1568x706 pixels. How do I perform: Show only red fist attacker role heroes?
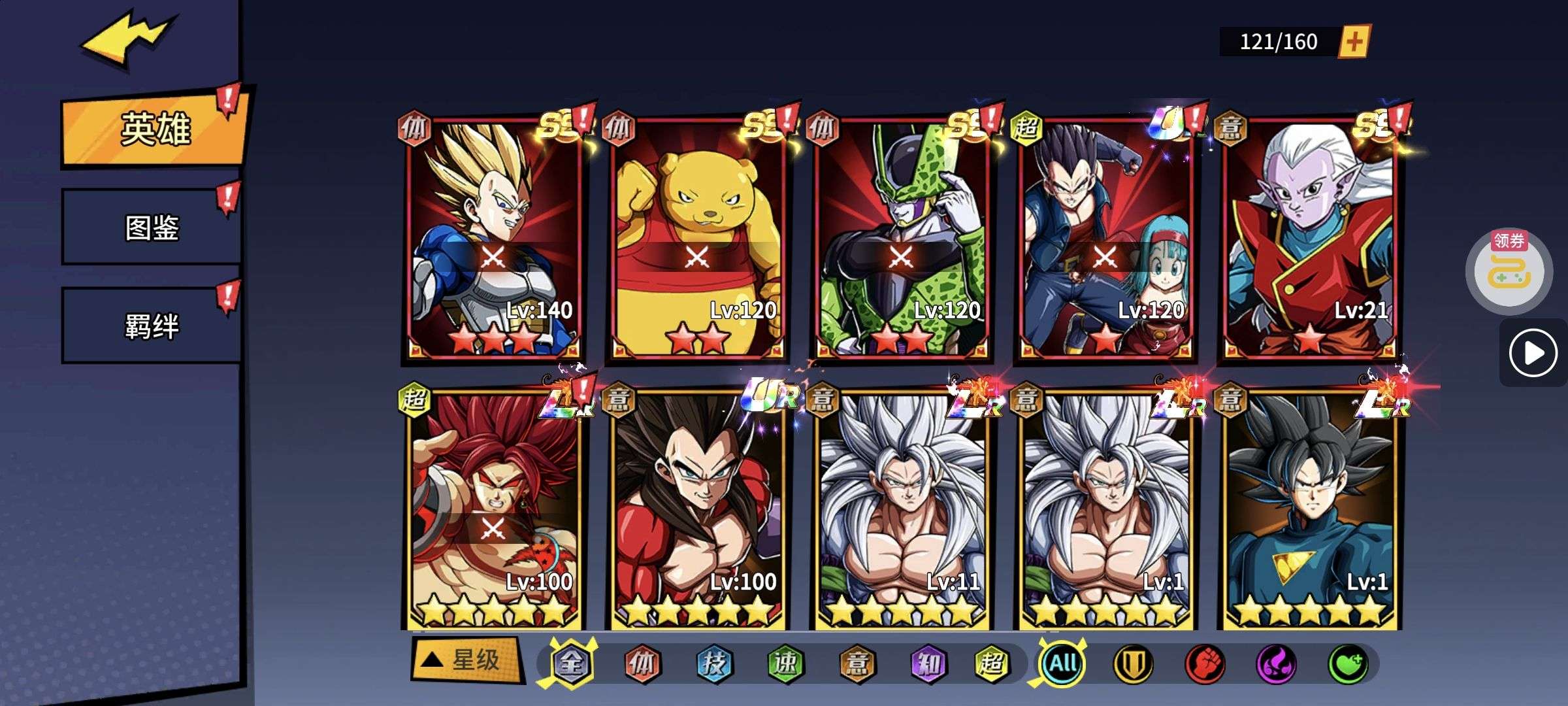(1204, 664)
